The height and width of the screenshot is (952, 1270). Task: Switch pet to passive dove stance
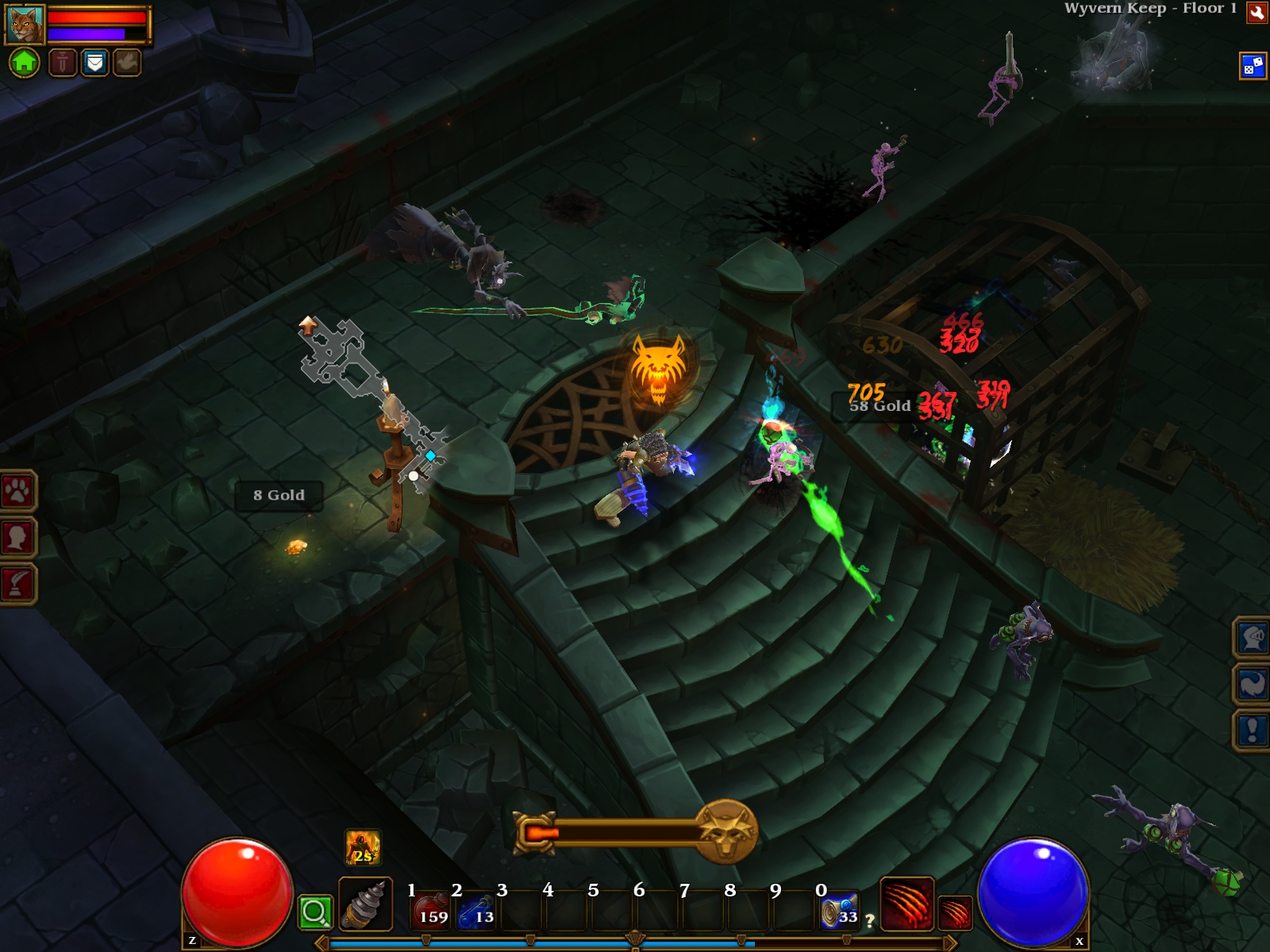click(x=126, y=62)
